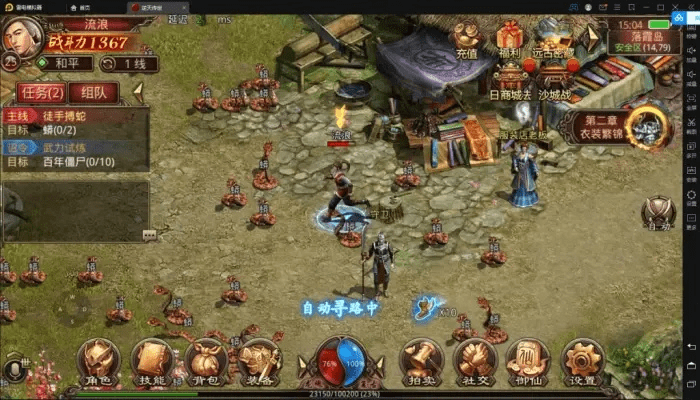The height and width of the screenshot is (400, 700).
Task: Open the 设置 settings menu
Action: tap(582, 361)
